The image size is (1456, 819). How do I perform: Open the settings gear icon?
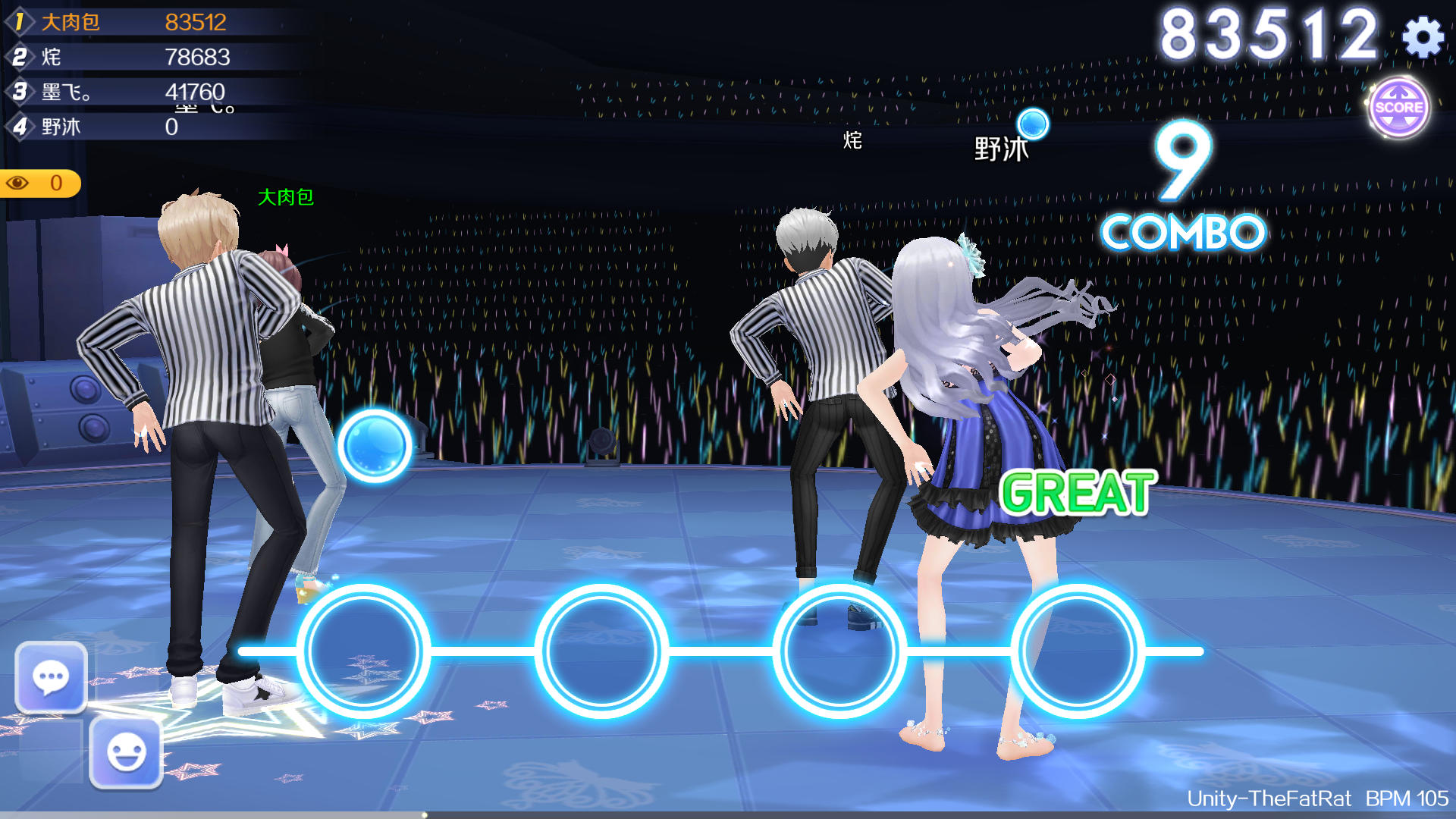1423,35
